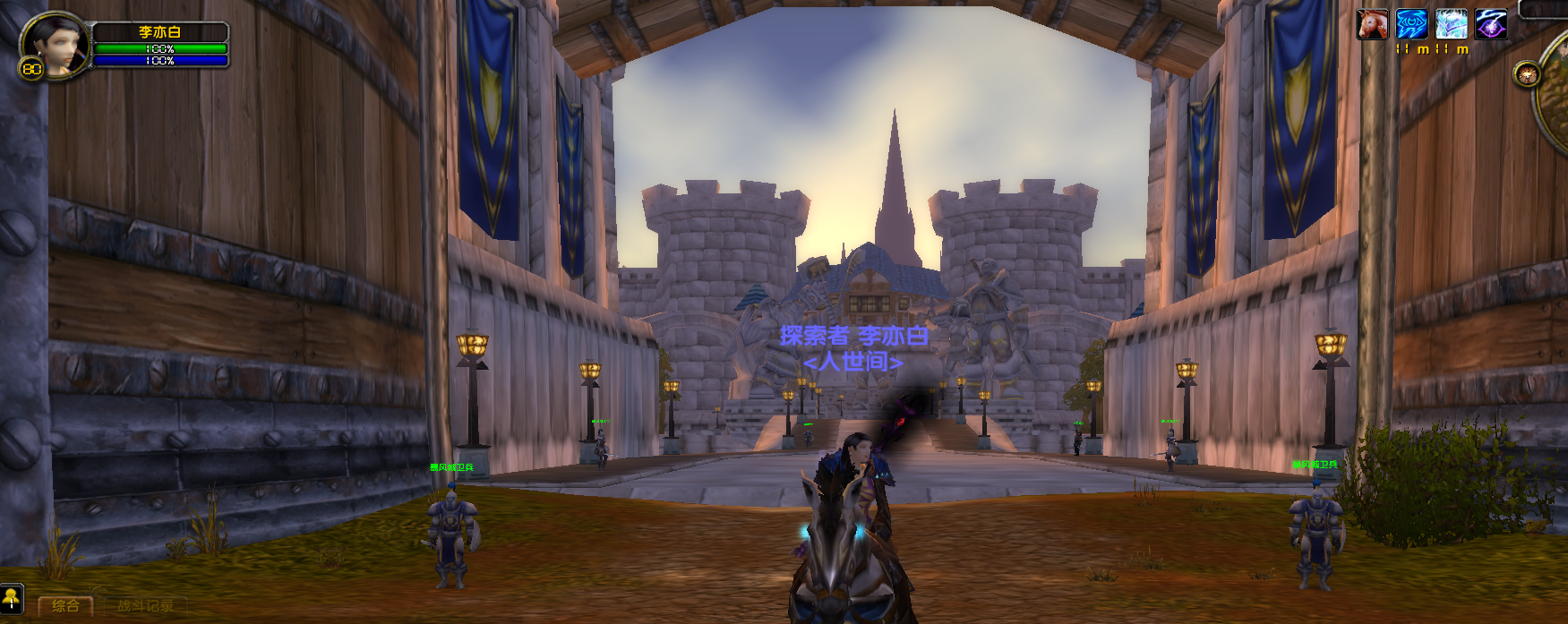
Task: Switch to the 综合 chat tab
Action: 65,606
